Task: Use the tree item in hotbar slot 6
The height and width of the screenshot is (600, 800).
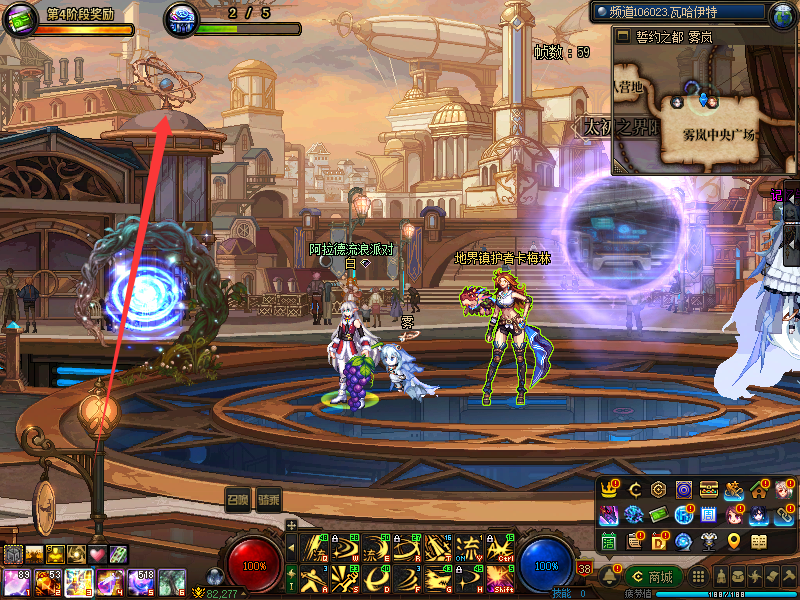Action: 171,581
